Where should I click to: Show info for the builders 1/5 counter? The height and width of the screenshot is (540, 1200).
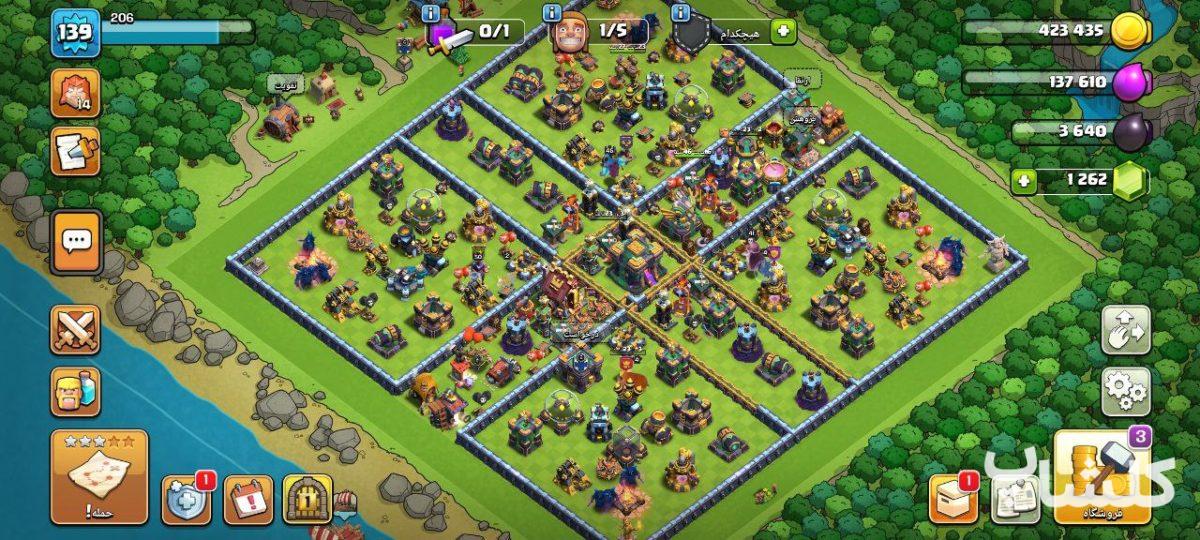(551, 13)
